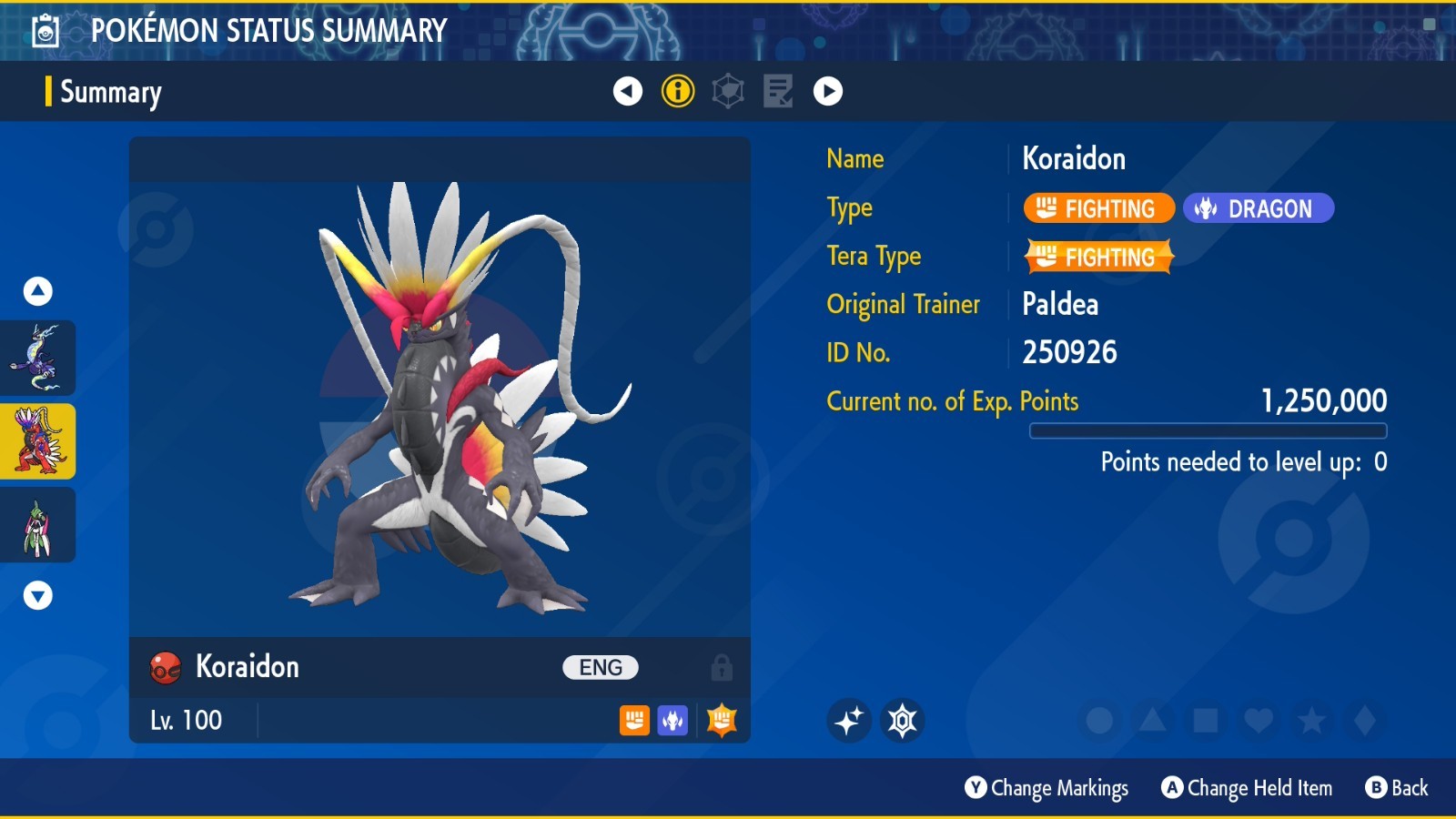Image resolution: width=1456 pixels, height=819 pixels.
Task: Switch to the stats hexagon tab
Action: [728, 91]
